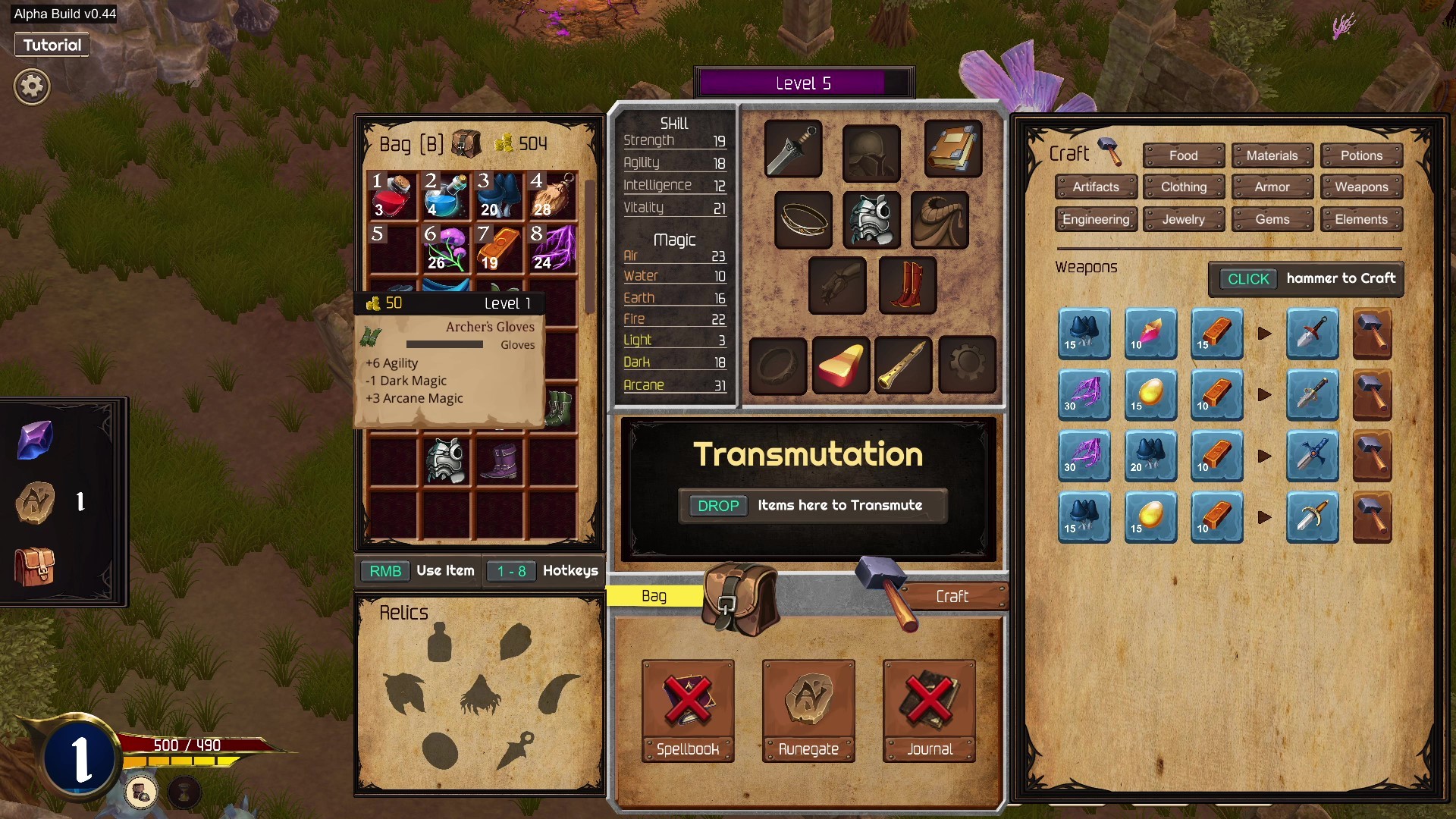Open the Weapons crafting category
Image resolution: width=1456 pixels, height=819 pixels.
(x=1361, y=187)
